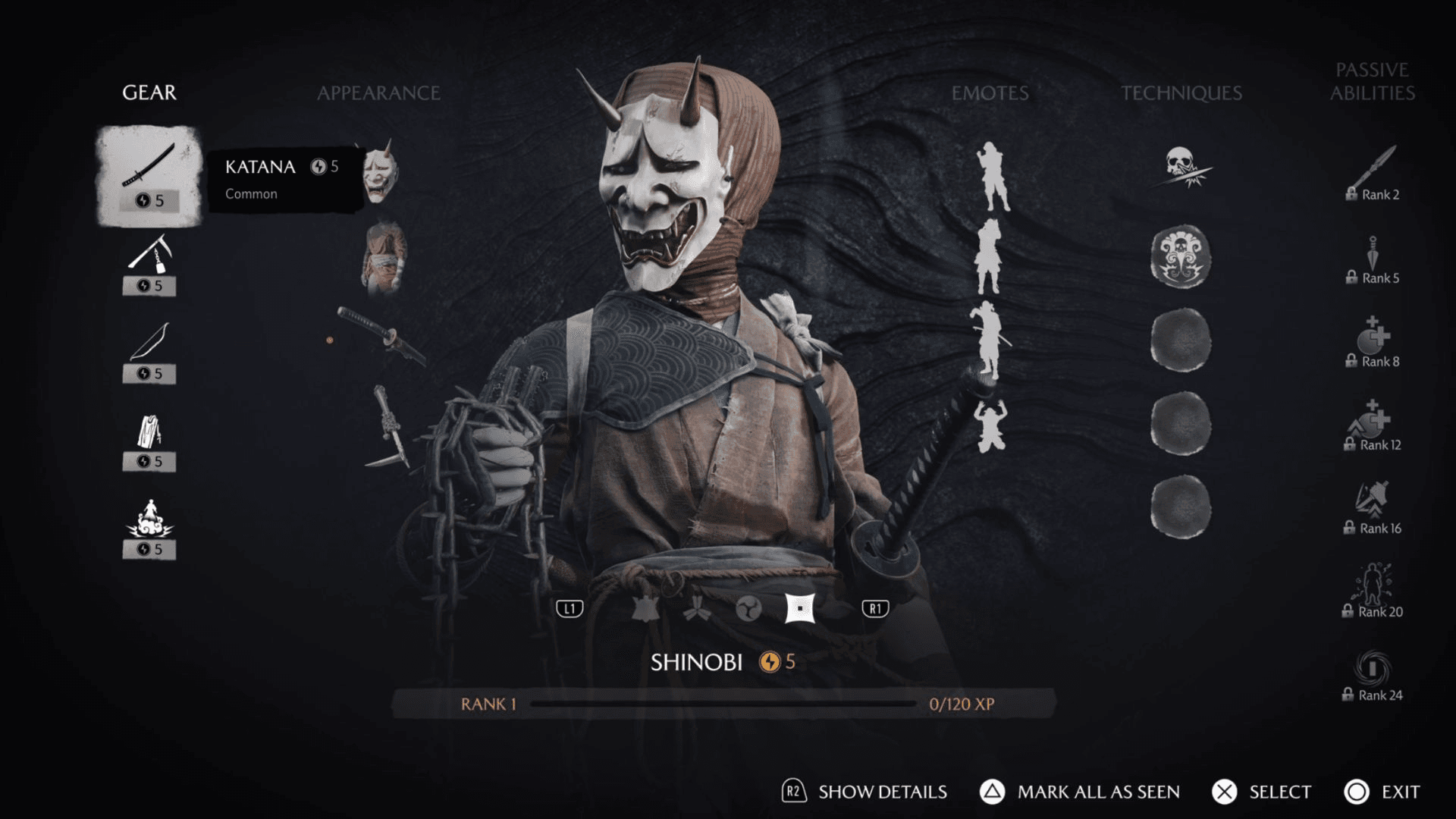The height and width of the screenshot is (819, 1456).
Task: Select the Techniques section header
Action: pyautogui.click(x=1181, y=93)
